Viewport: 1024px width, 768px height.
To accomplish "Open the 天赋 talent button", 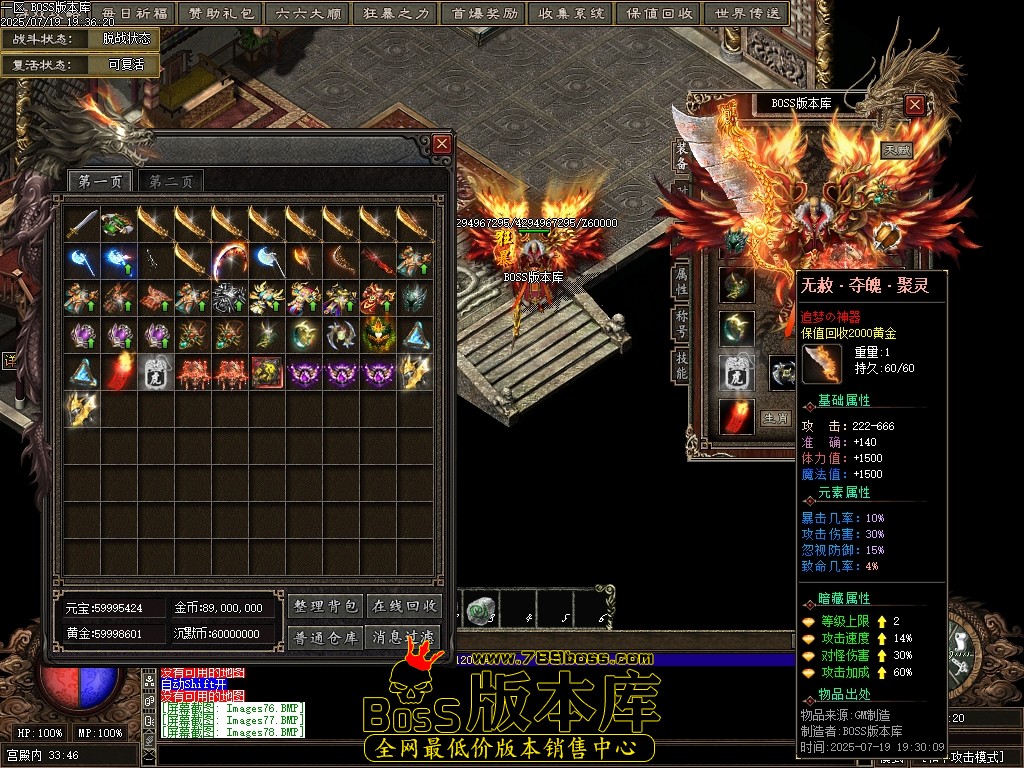I will click(895, 150).
